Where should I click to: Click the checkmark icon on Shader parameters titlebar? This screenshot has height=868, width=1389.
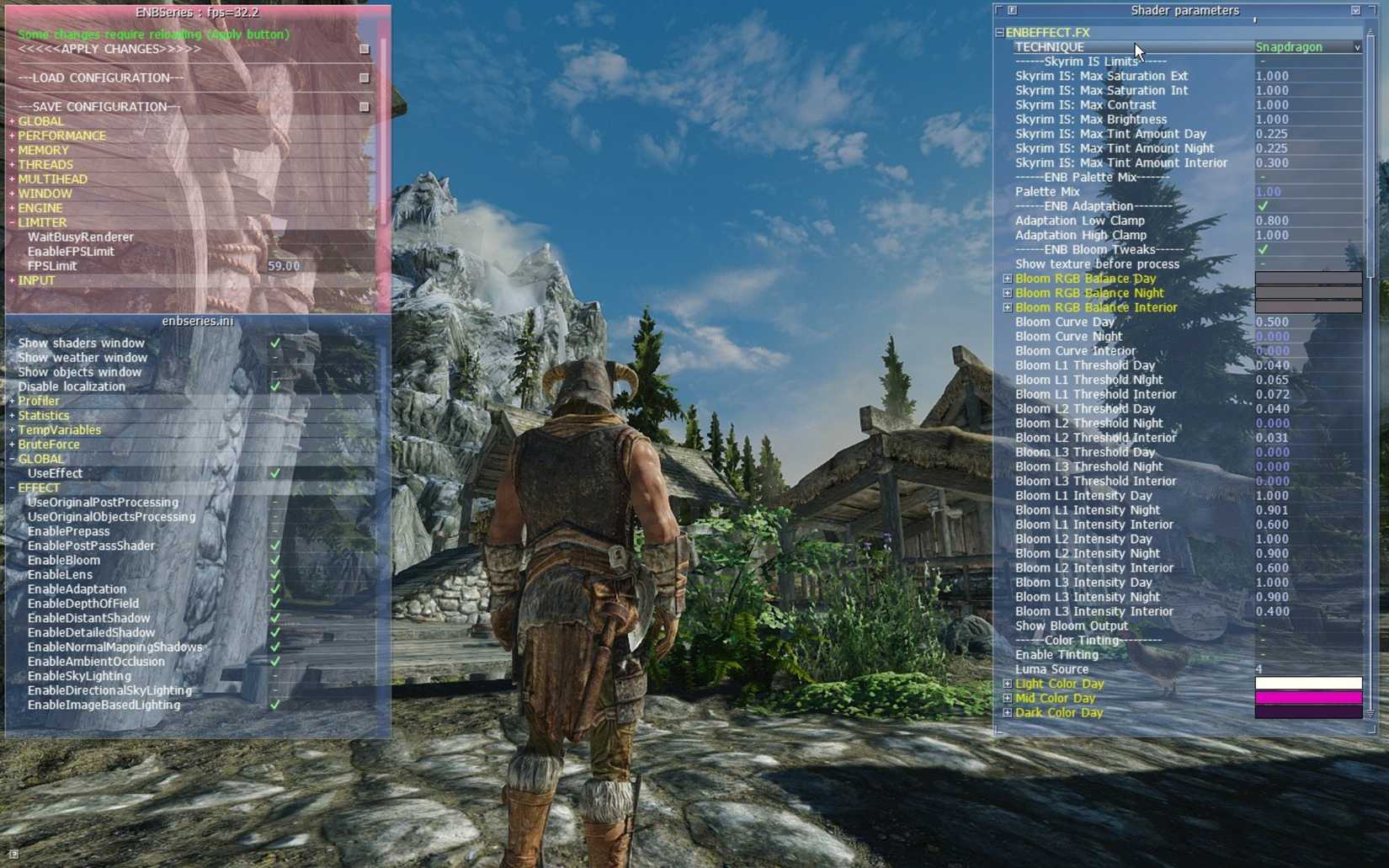tap(1355, 11)
